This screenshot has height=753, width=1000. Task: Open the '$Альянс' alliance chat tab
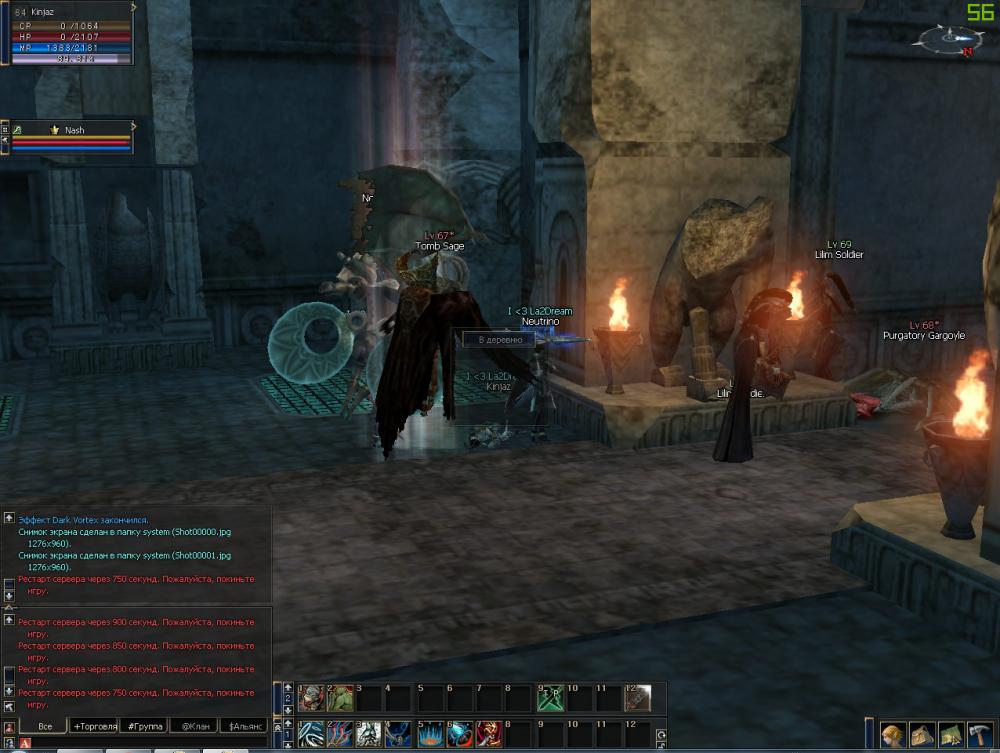click(x=246, y=726)
